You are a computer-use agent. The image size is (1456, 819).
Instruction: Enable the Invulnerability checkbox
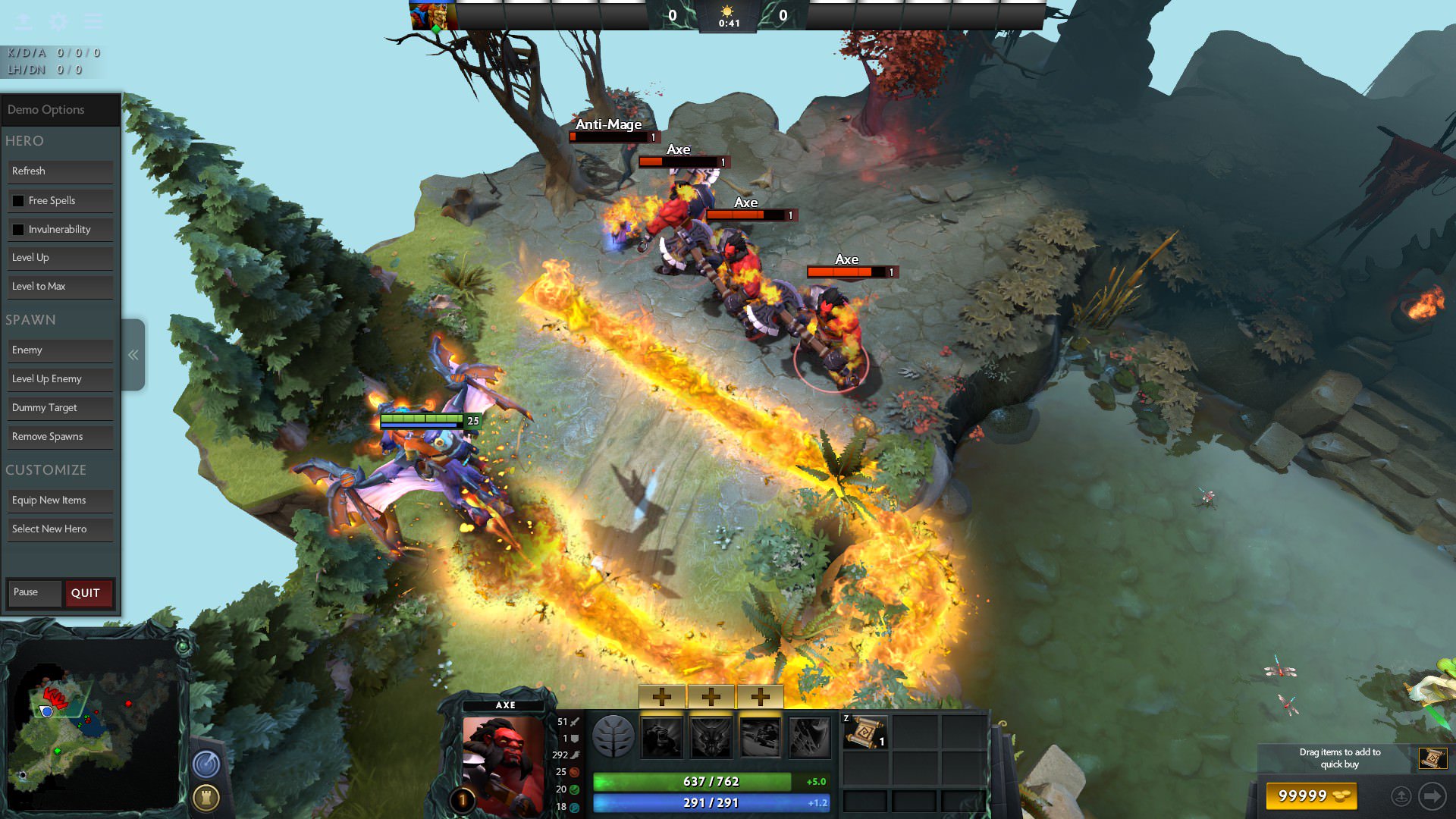tap(18, 229)
